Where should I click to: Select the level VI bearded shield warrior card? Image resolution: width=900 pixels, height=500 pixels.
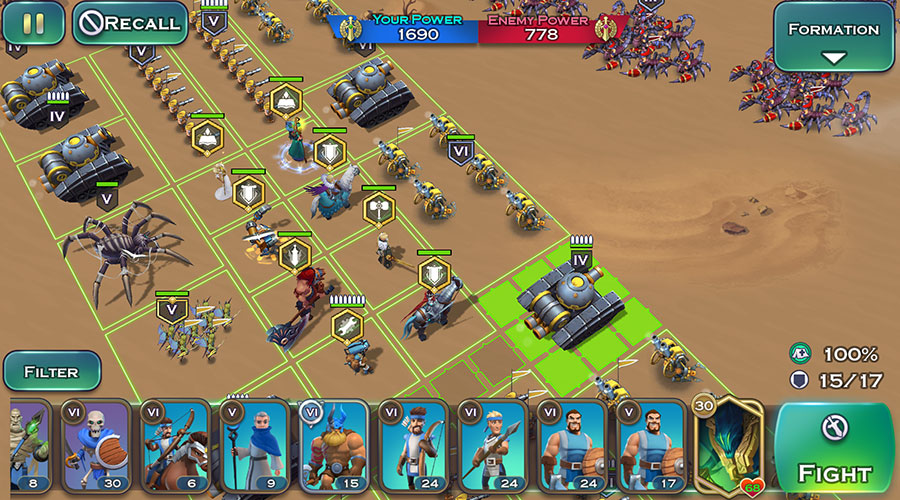coord(572,446)
